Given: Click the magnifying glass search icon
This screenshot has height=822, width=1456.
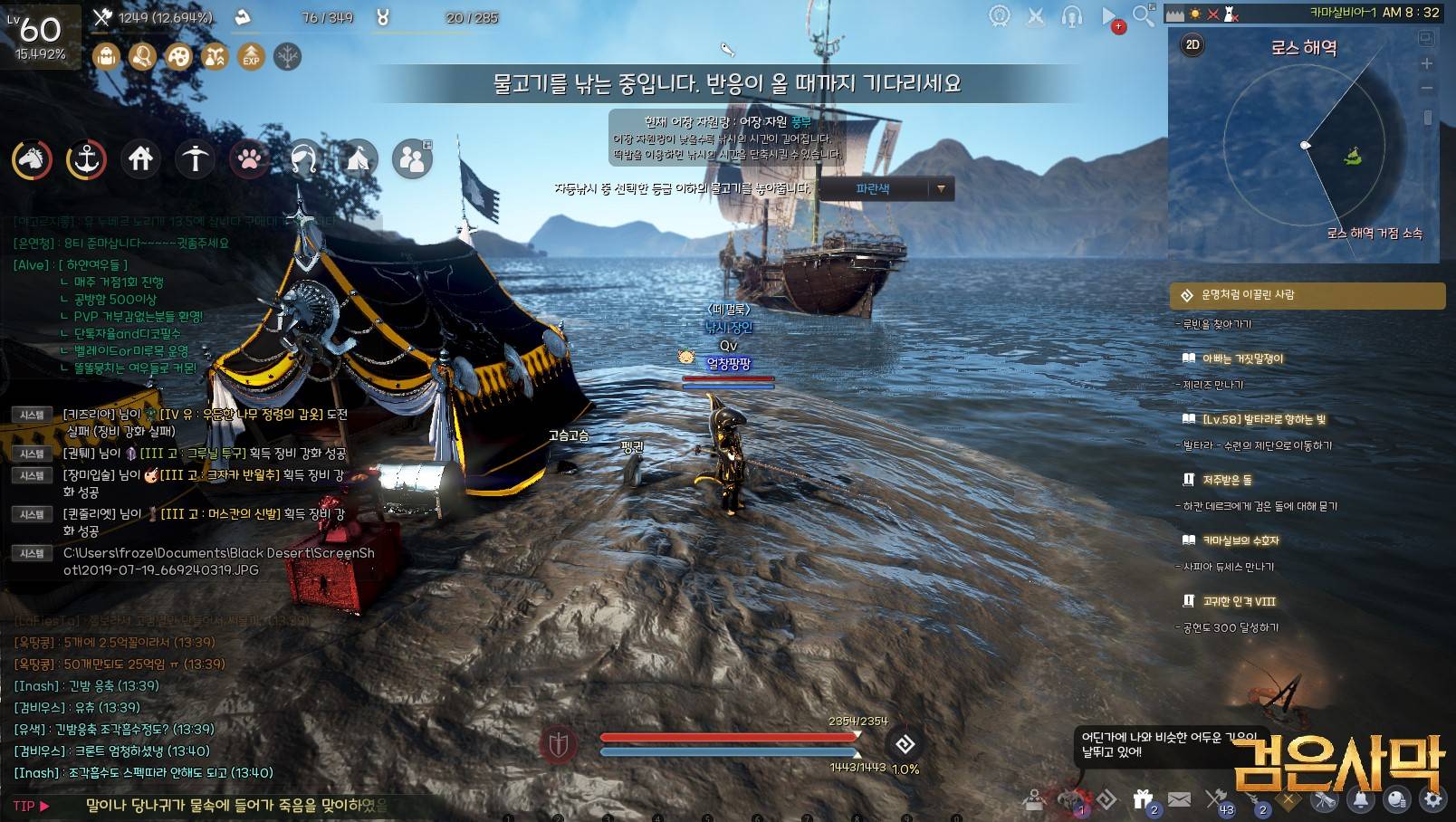Looking at the screenshot, I should click(x=1144, y=15).
